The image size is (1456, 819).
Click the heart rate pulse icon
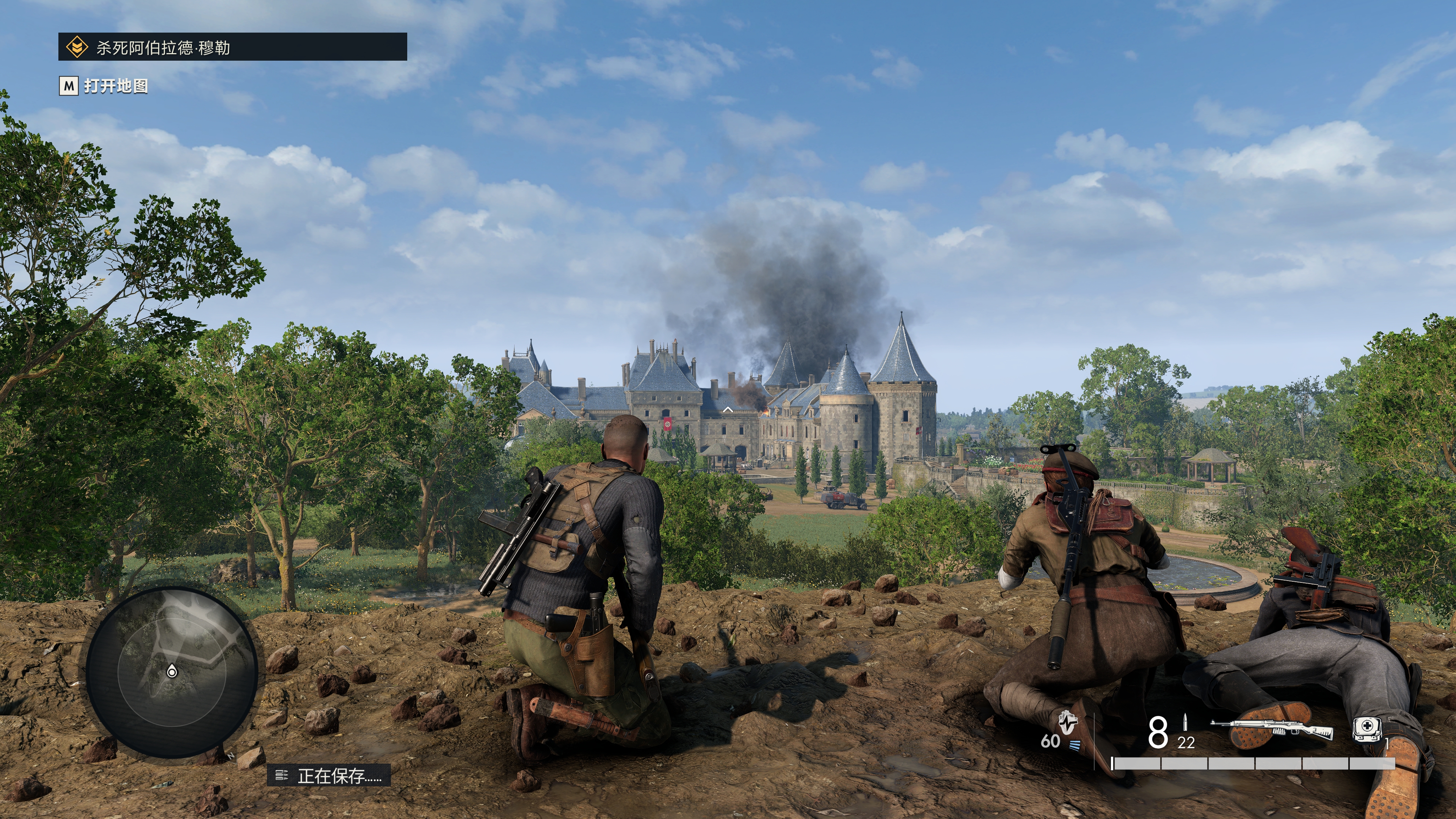[1067, 722]
